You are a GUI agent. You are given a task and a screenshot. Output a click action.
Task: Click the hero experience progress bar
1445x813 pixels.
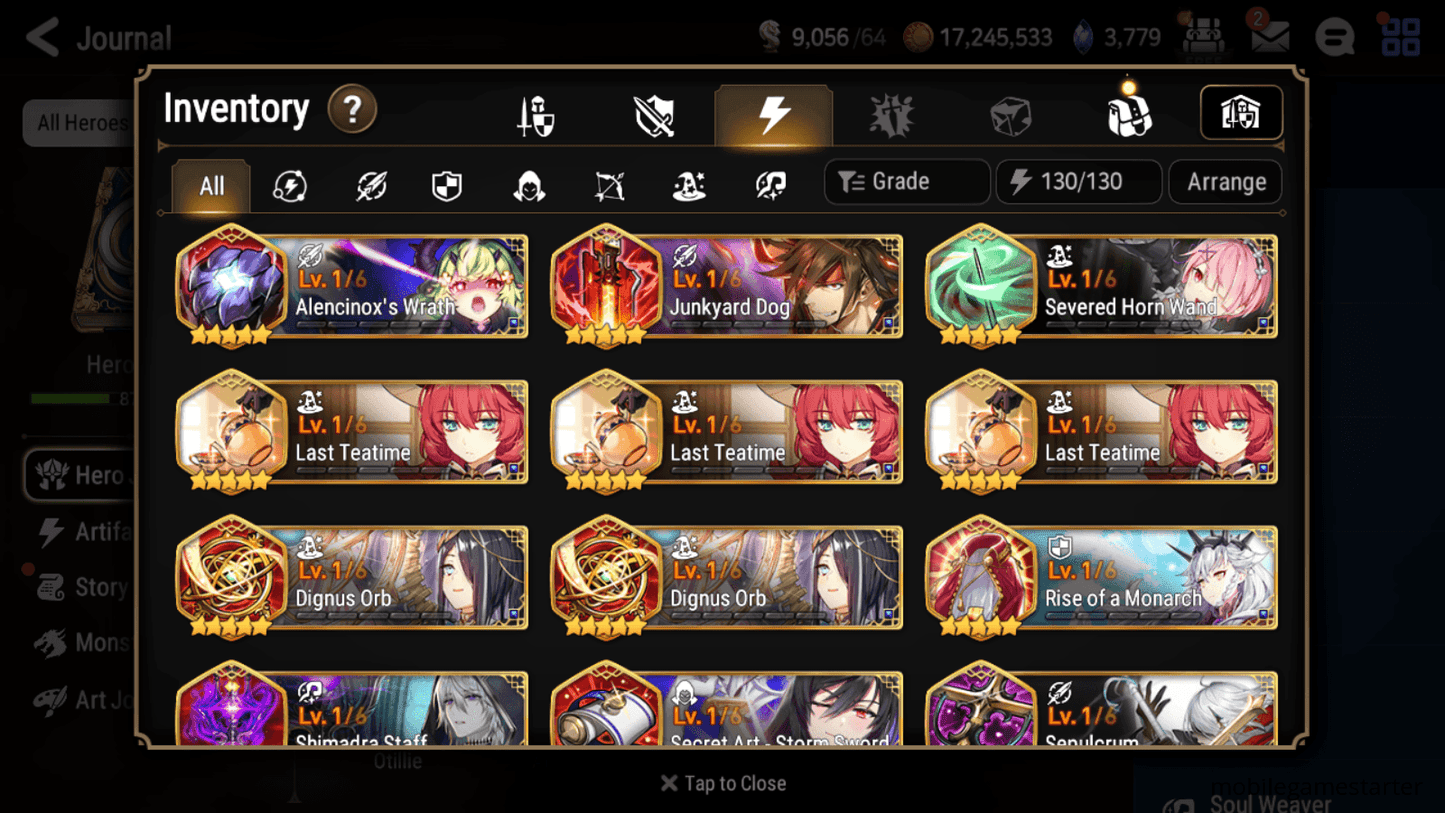pyautogui.click(x=70, y=397)
